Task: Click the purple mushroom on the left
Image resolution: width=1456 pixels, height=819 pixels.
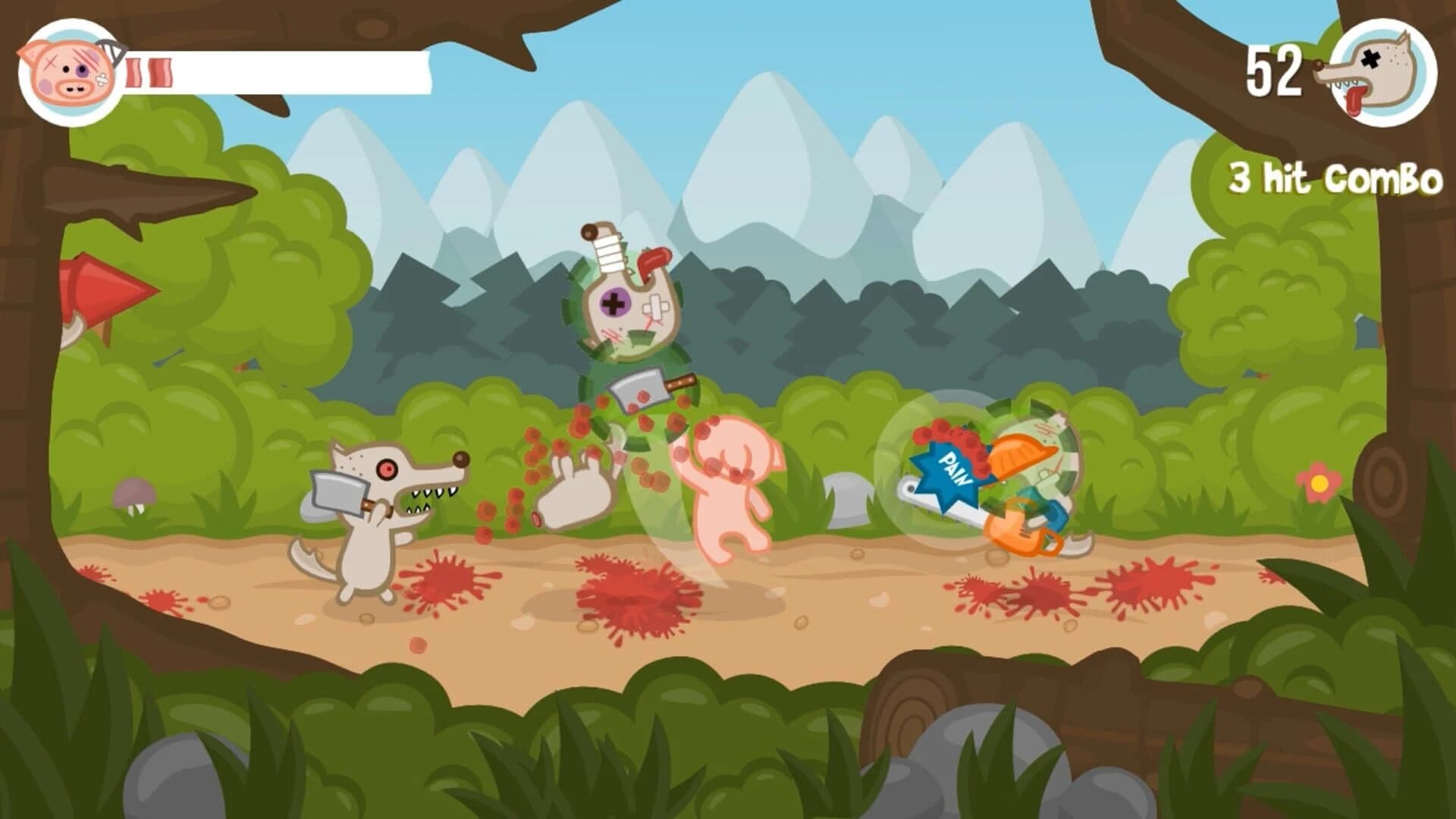Action: click(135, 493)
